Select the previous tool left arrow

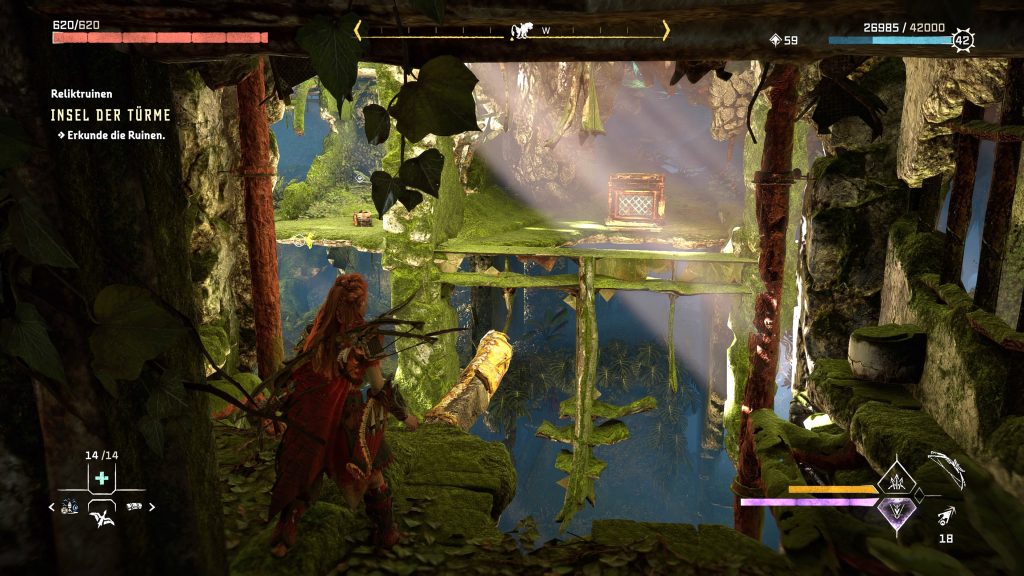tap(51, 507)
